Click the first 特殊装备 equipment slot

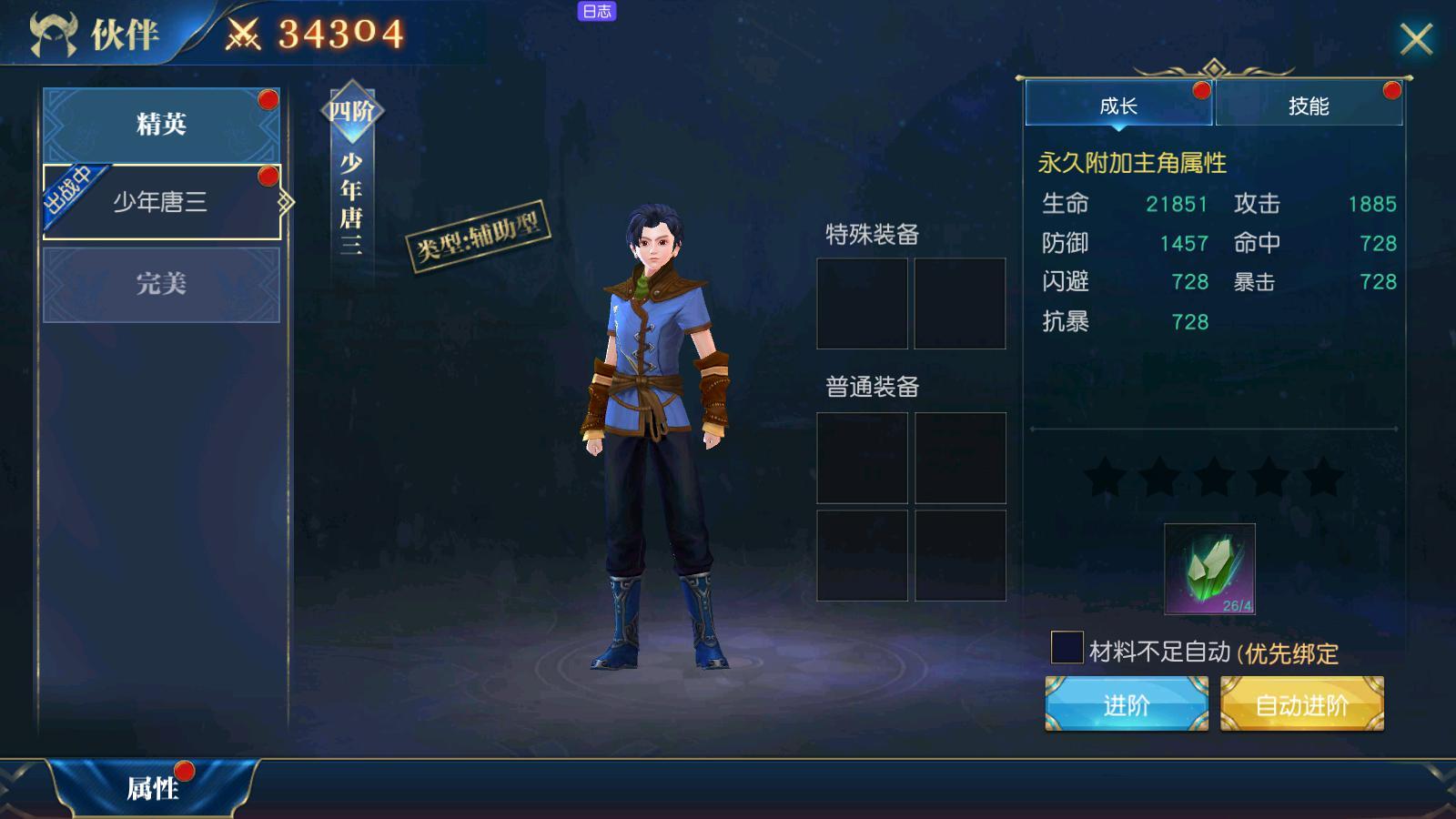pos(861,305)
